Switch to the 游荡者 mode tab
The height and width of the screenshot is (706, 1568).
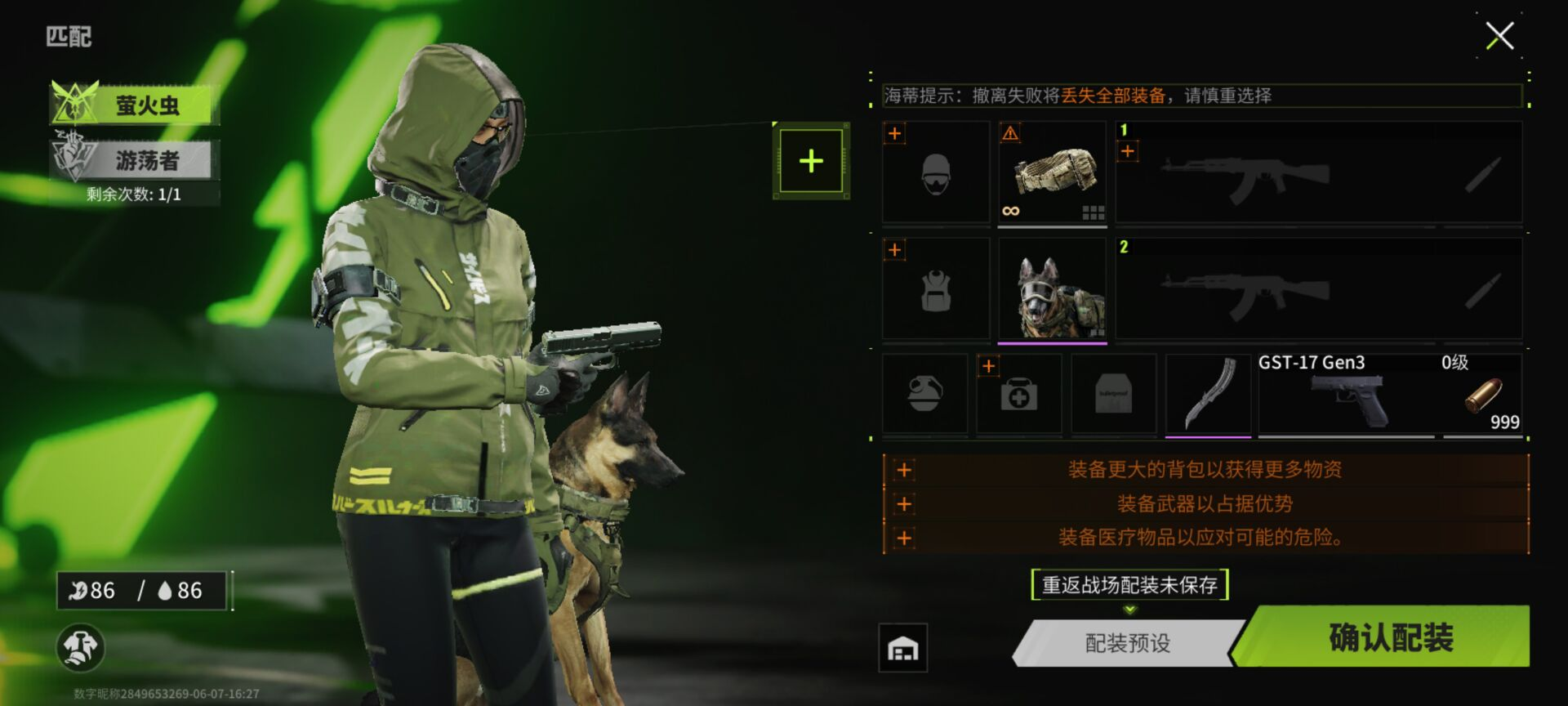pos(136,159)
